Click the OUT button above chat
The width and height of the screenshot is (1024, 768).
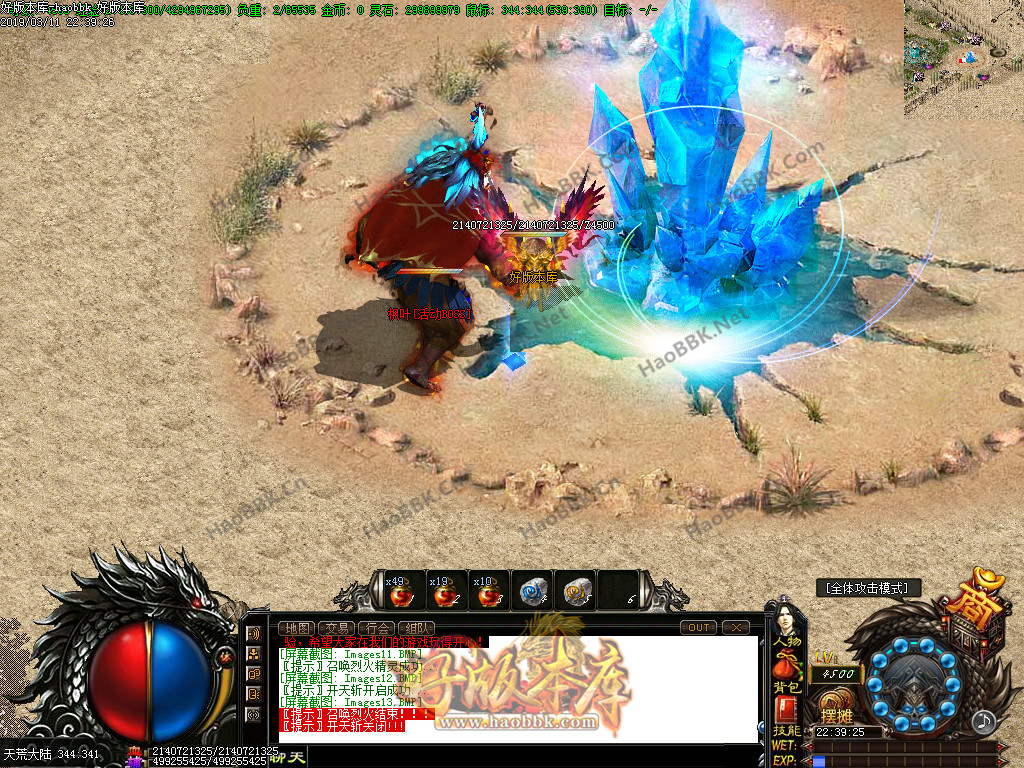[x=698, y=627]
